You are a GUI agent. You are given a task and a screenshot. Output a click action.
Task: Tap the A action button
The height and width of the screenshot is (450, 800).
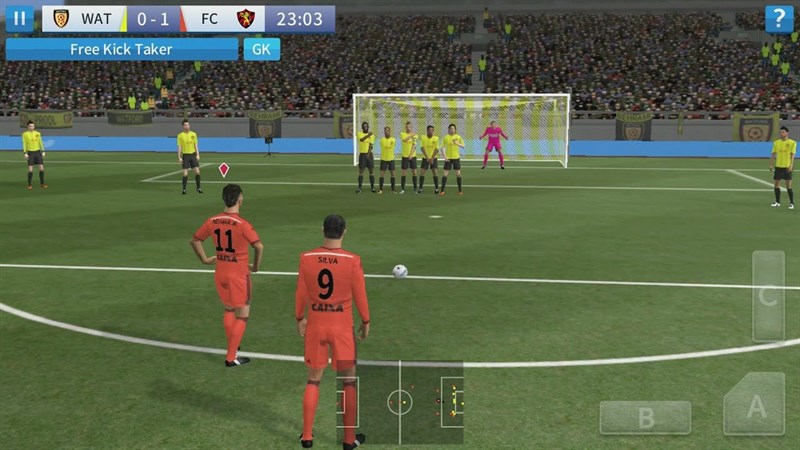point(754,405)
